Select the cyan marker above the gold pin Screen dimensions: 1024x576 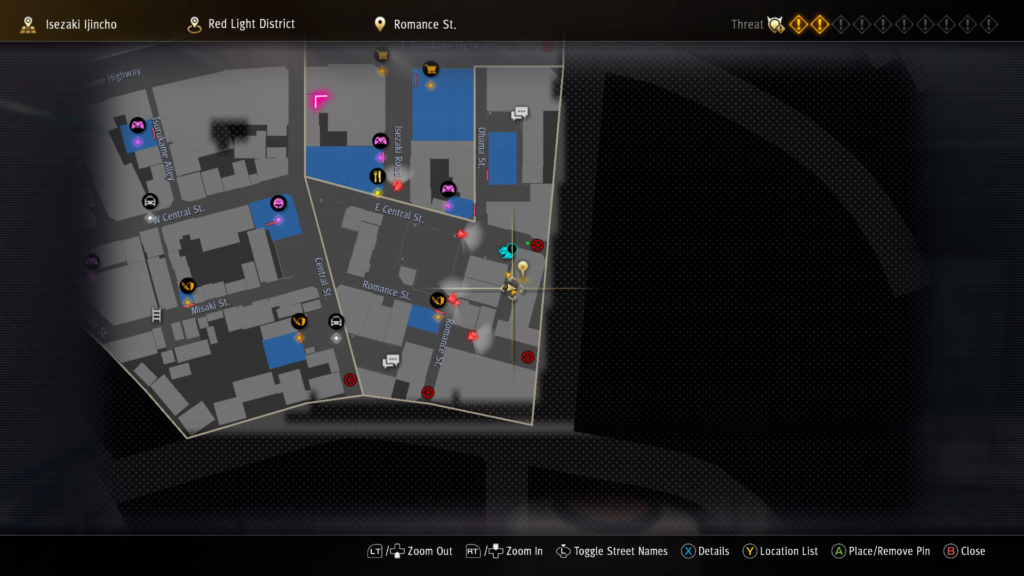[507, 250]
